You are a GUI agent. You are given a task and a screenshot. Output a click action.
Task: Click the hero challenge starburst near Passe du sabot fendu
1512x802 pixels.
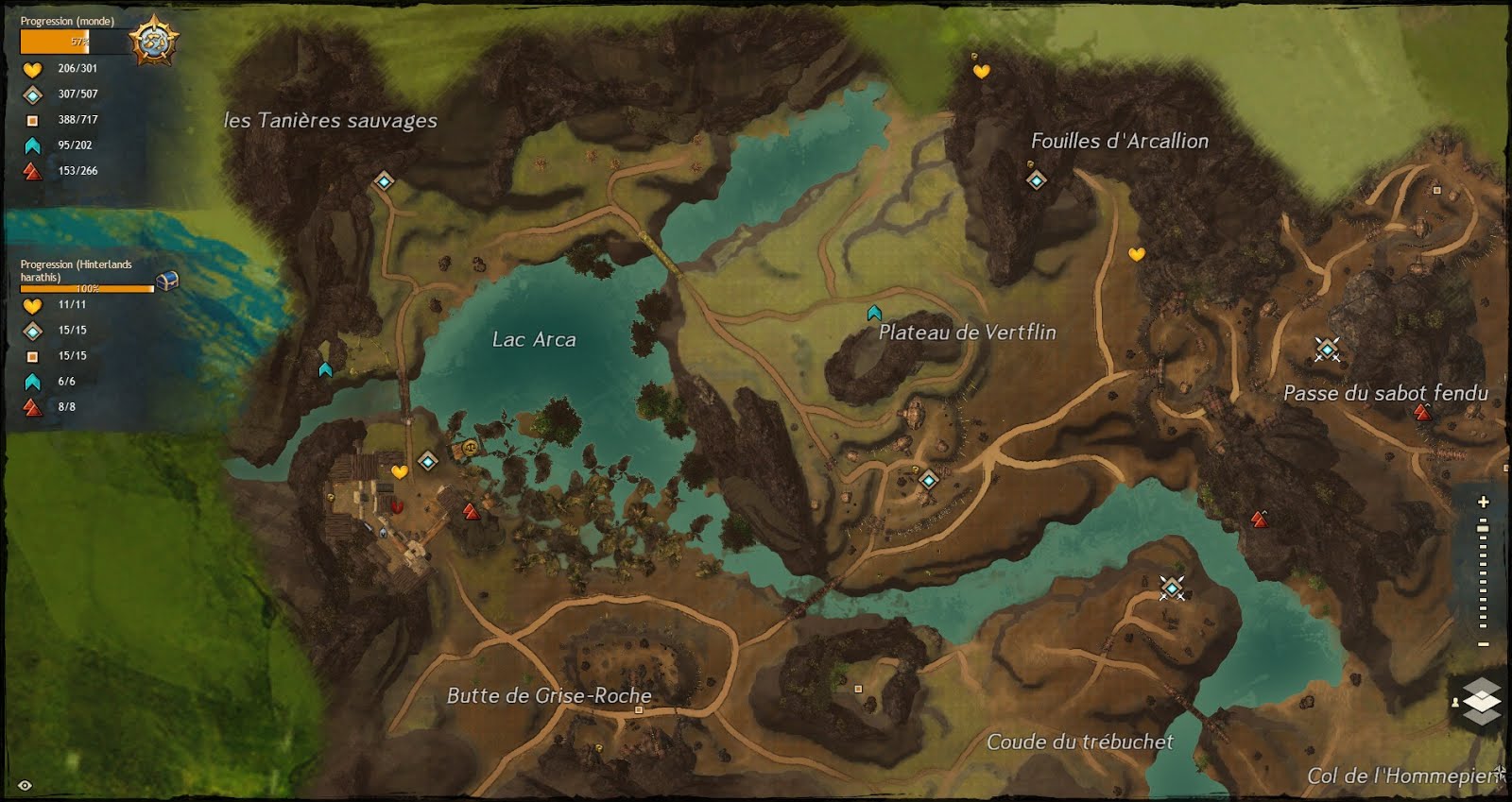pos(1328,349)
